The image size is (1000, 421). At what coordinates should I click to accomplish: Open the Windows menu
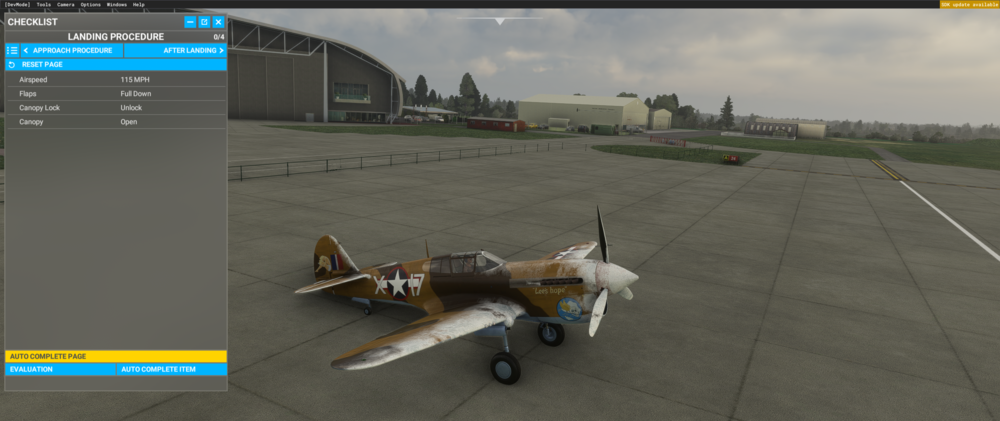pyautogui.click(x=117, y=4)
